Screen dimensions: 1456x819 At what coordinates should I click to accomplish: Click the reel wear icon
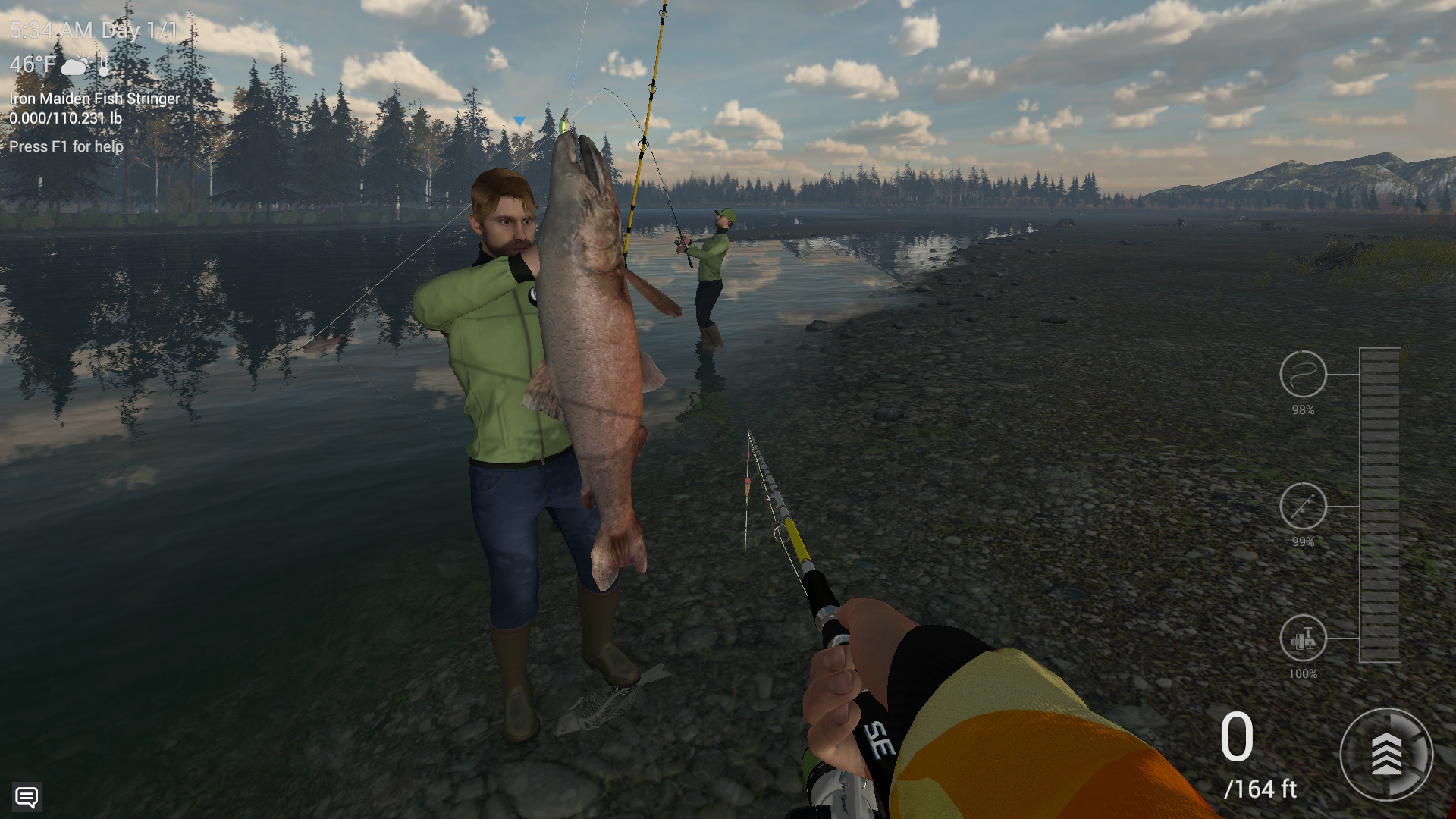[x=1302, y=638]
